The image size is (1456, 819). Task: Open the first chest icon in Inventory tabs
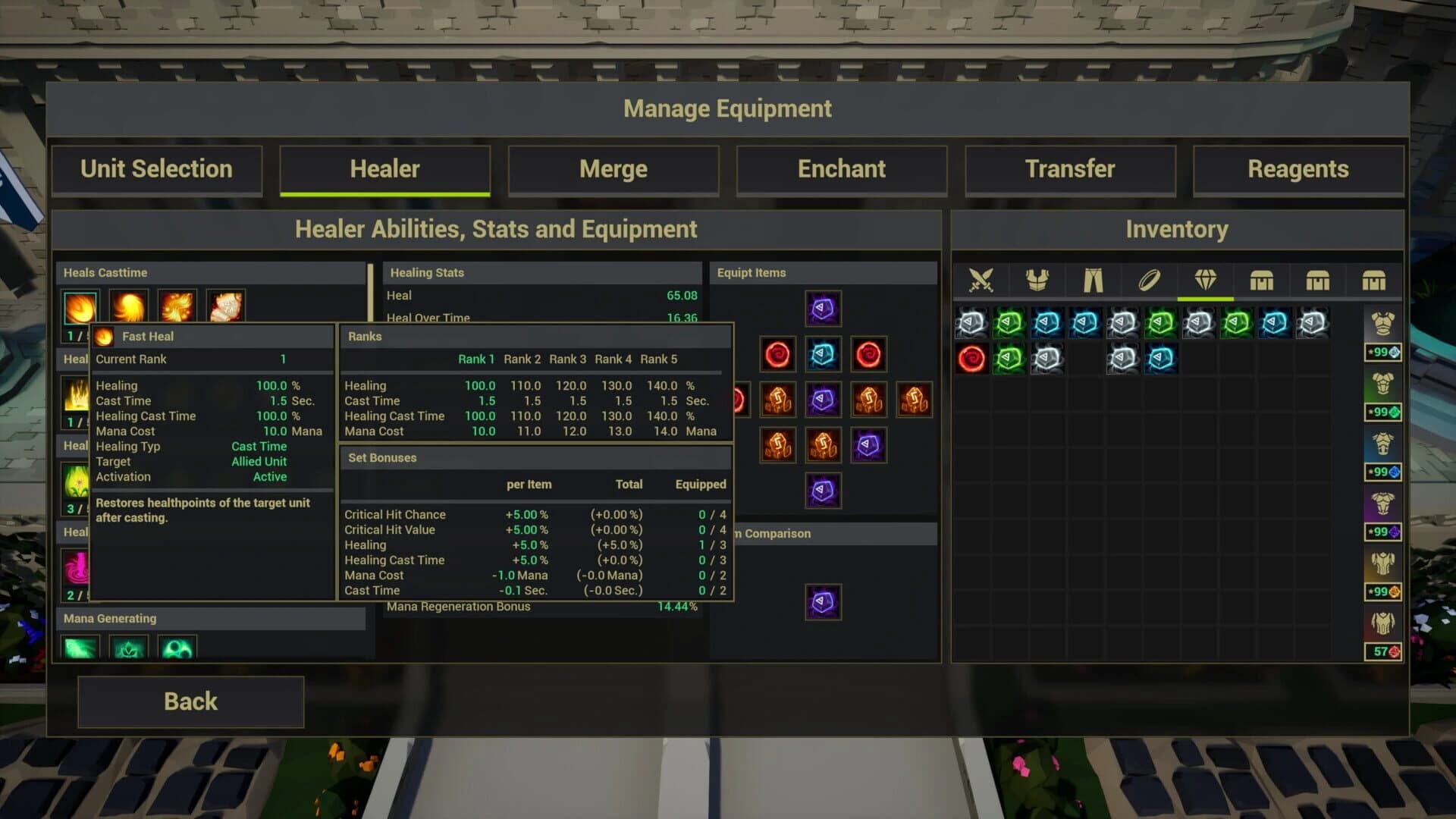[1260, 279]
